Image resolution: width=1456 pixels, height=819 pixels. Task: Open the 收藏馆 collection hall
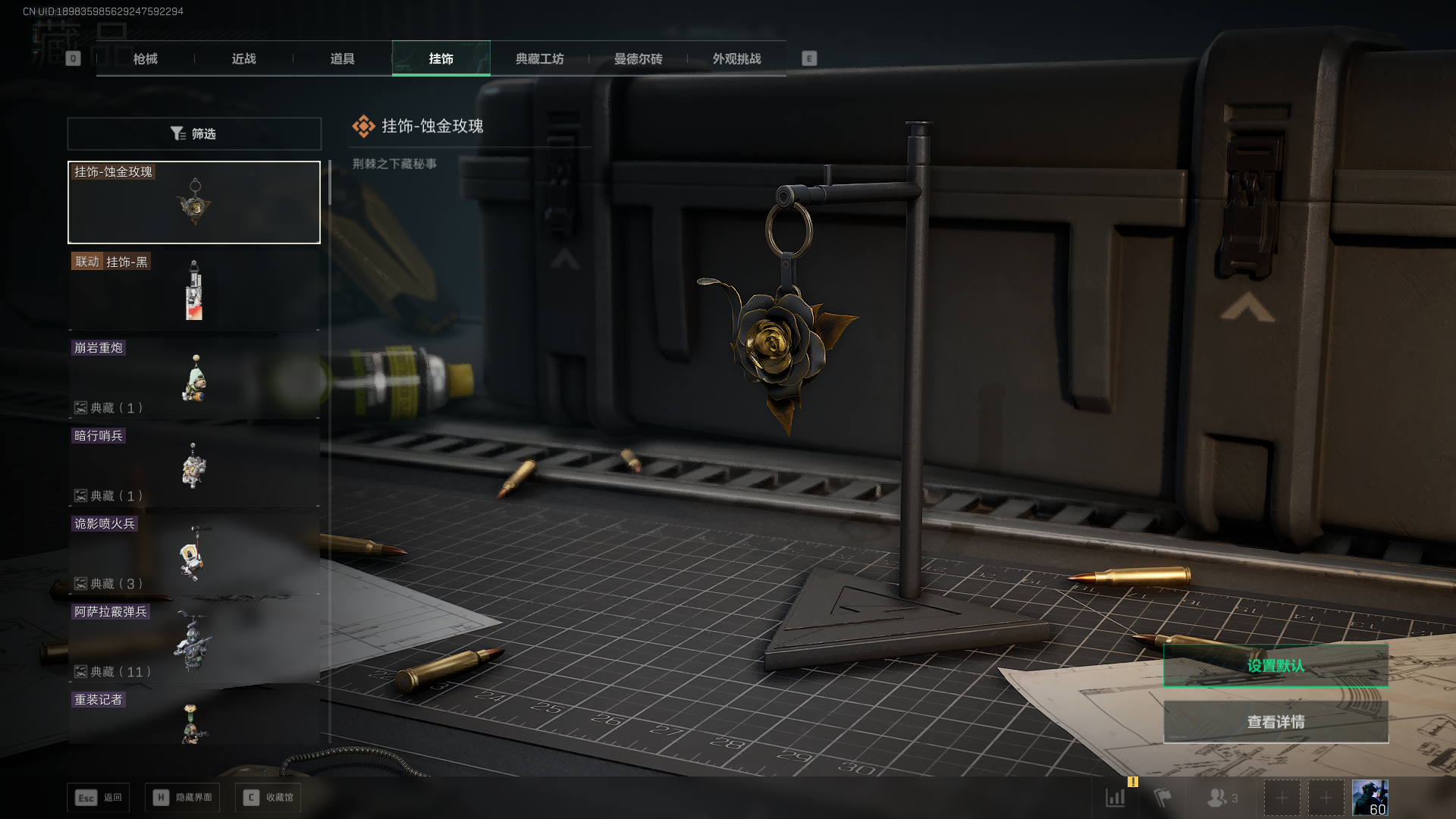(x=268, y=798)
